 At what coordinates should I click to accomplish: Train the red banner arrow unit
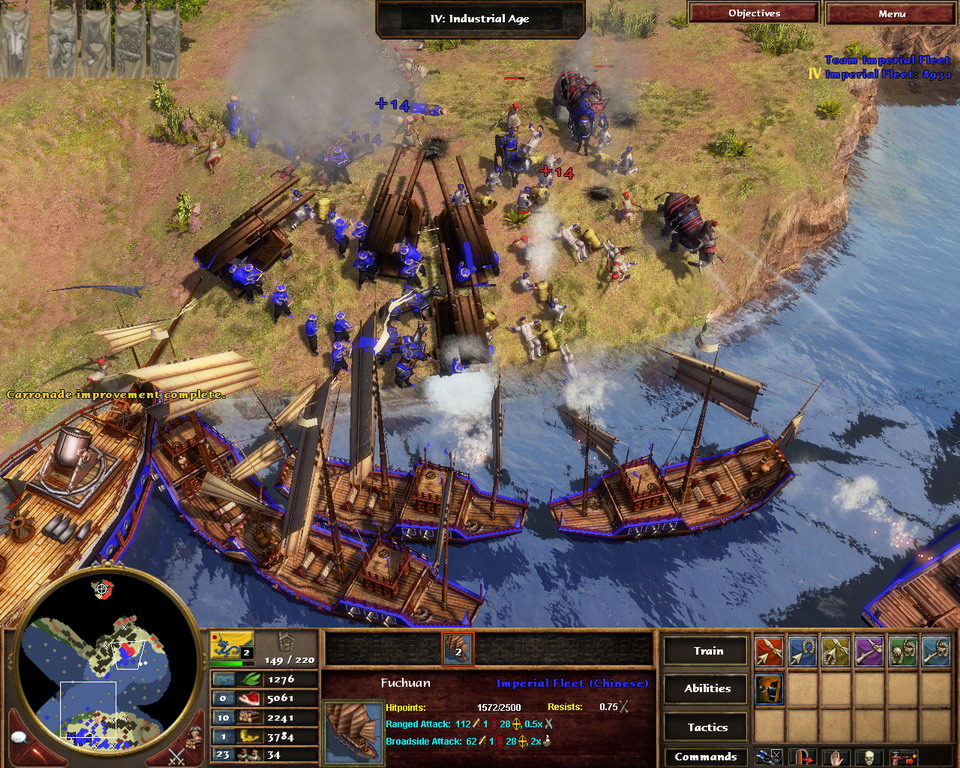pos(769,652)
